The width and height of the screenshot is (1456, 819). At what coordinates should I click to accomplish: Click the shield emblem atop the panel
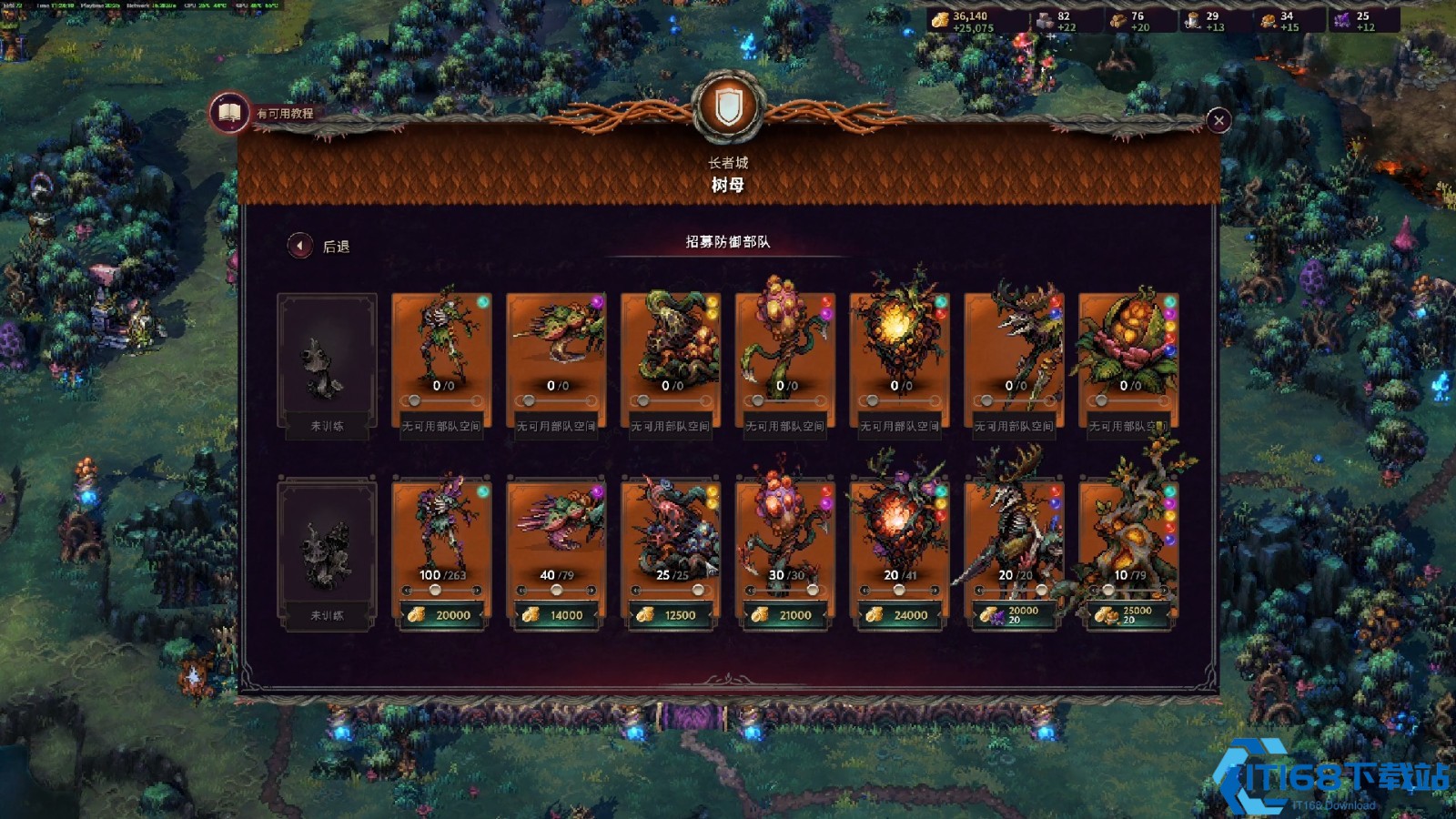point(728,108)
